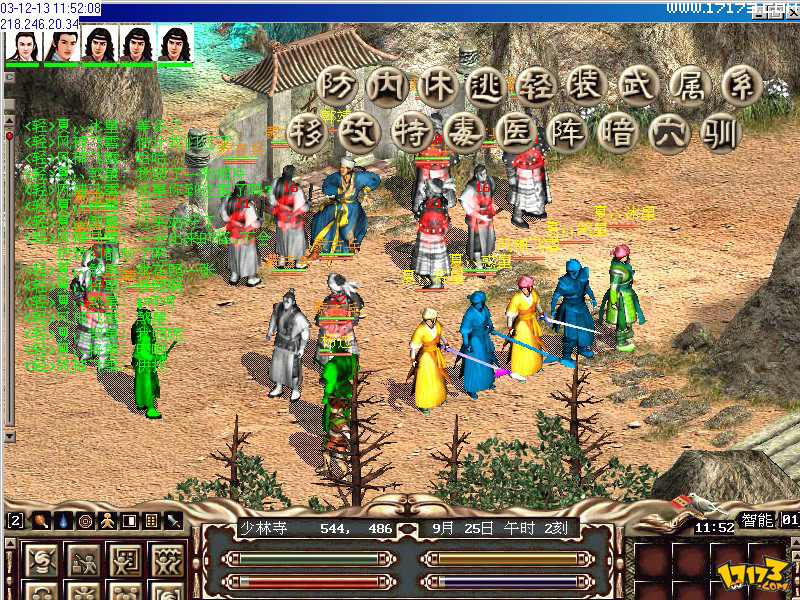Activate the 休 rest button
800x600 pixels.
436,86
